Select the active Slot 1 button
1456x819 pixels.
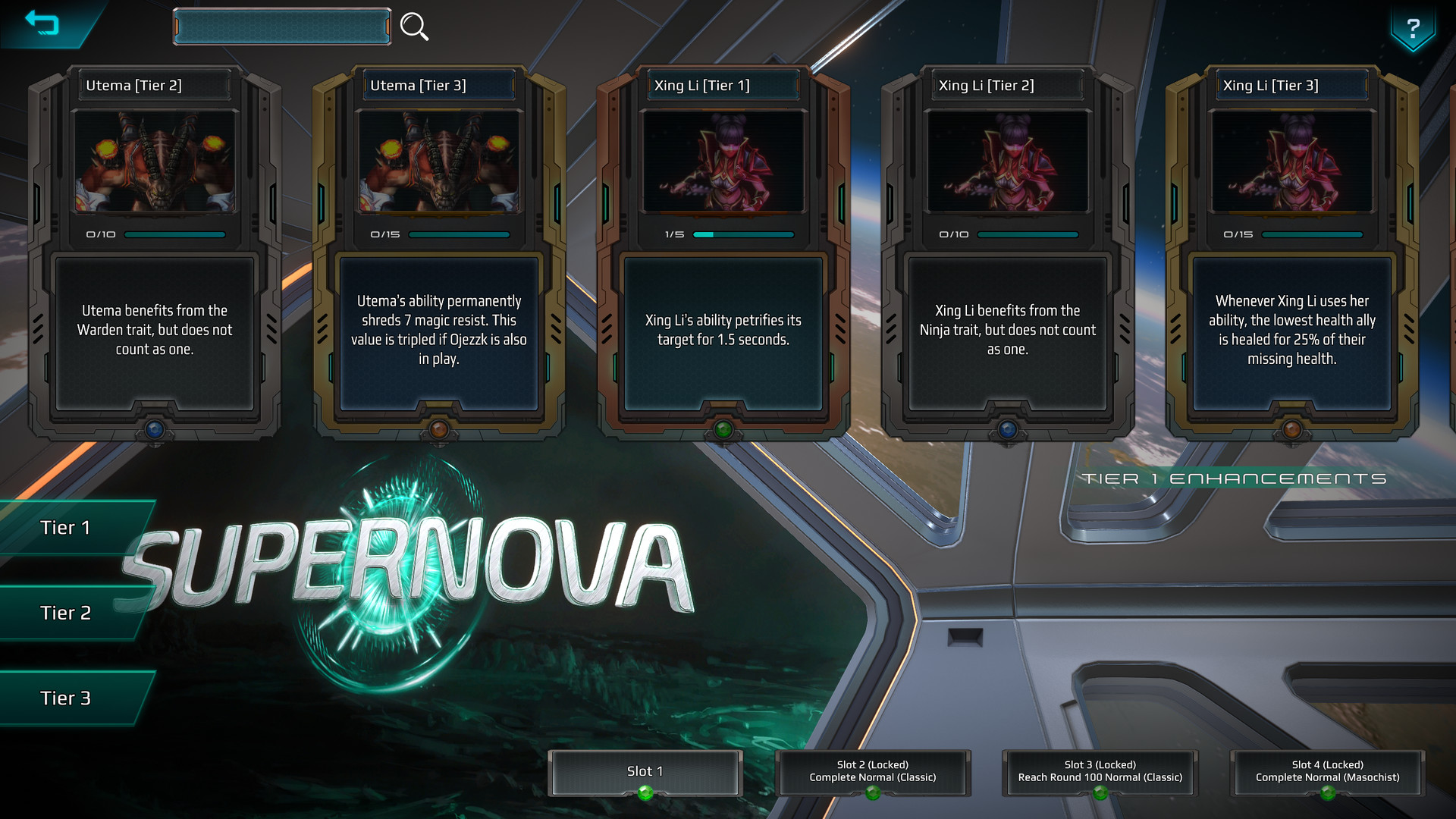645,770
